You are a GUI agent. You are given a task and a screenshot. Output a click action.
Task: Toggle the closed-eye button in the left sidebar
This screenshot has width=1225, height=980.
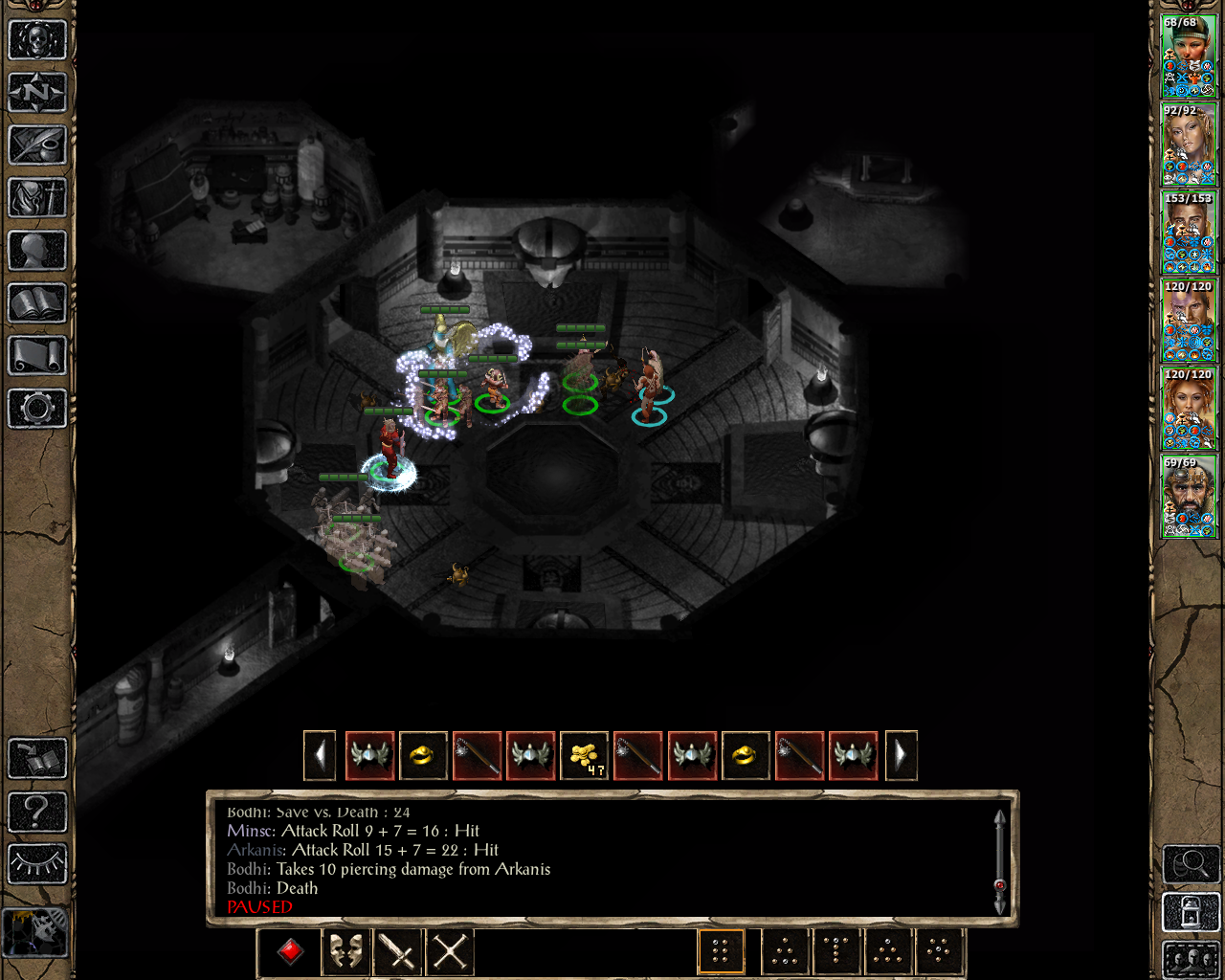coord(37,864)
